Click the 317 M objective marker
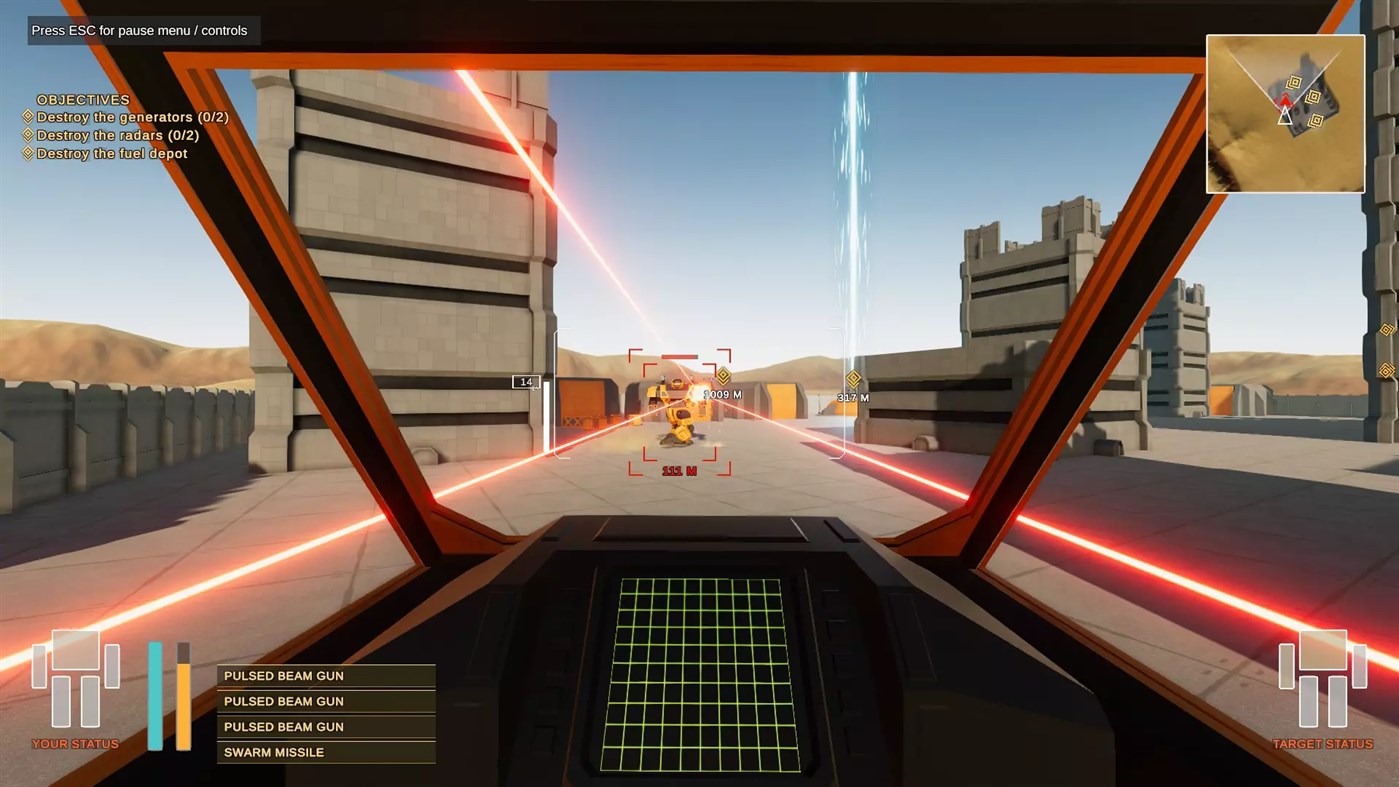Image resolution: width=1399 pixels, height=787 pixels. tap(852, 379)
